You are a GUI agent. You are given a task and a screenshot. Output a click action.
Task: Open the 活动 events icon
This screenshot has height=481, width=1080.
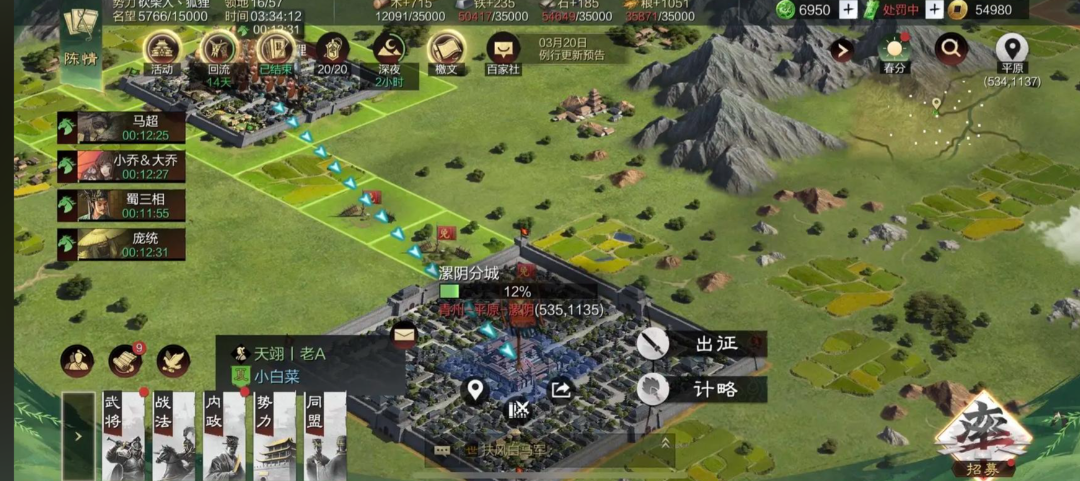click(162, 52)
